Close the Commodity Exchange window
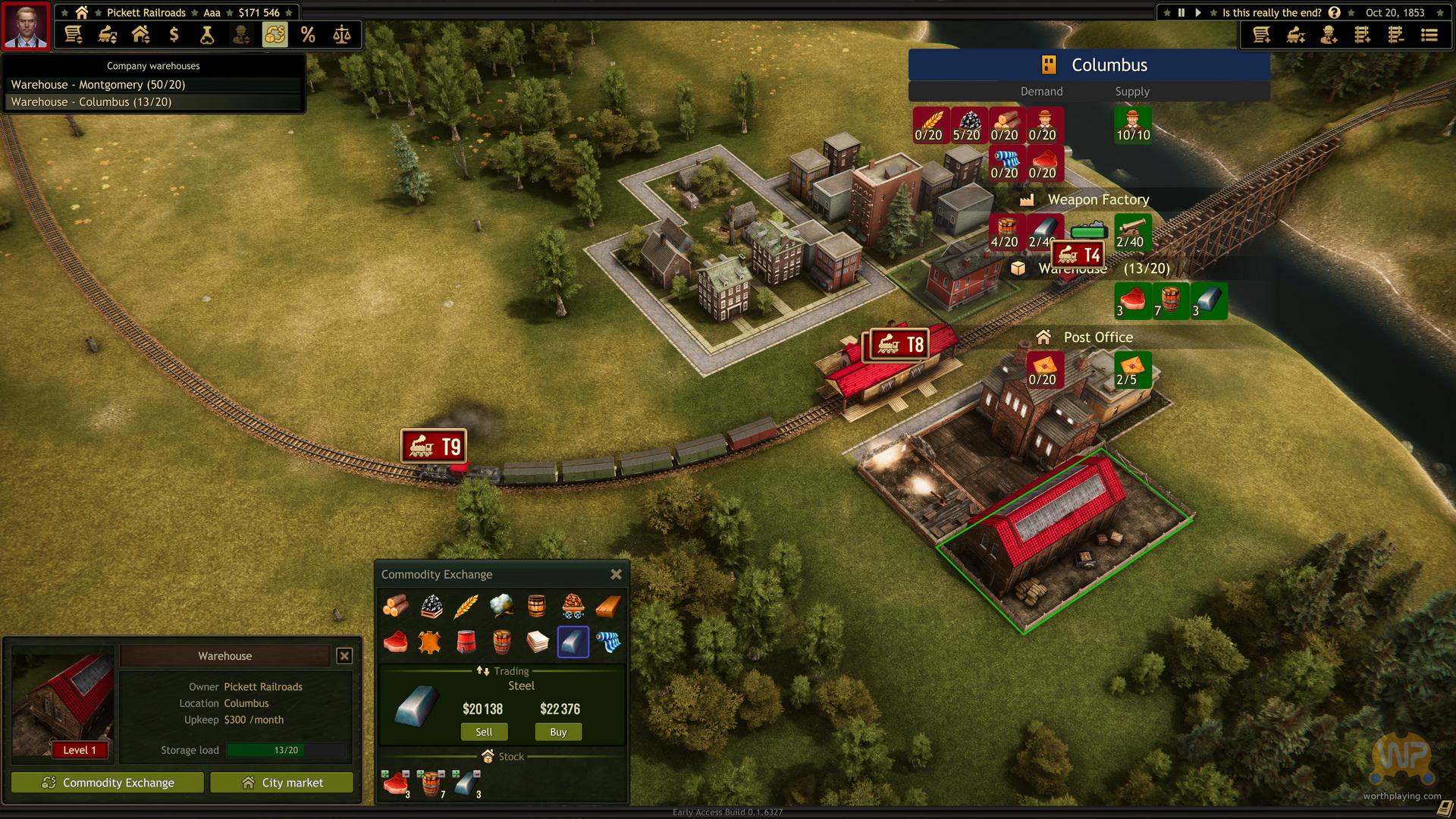1456x819 pixels. coord(616,575)
